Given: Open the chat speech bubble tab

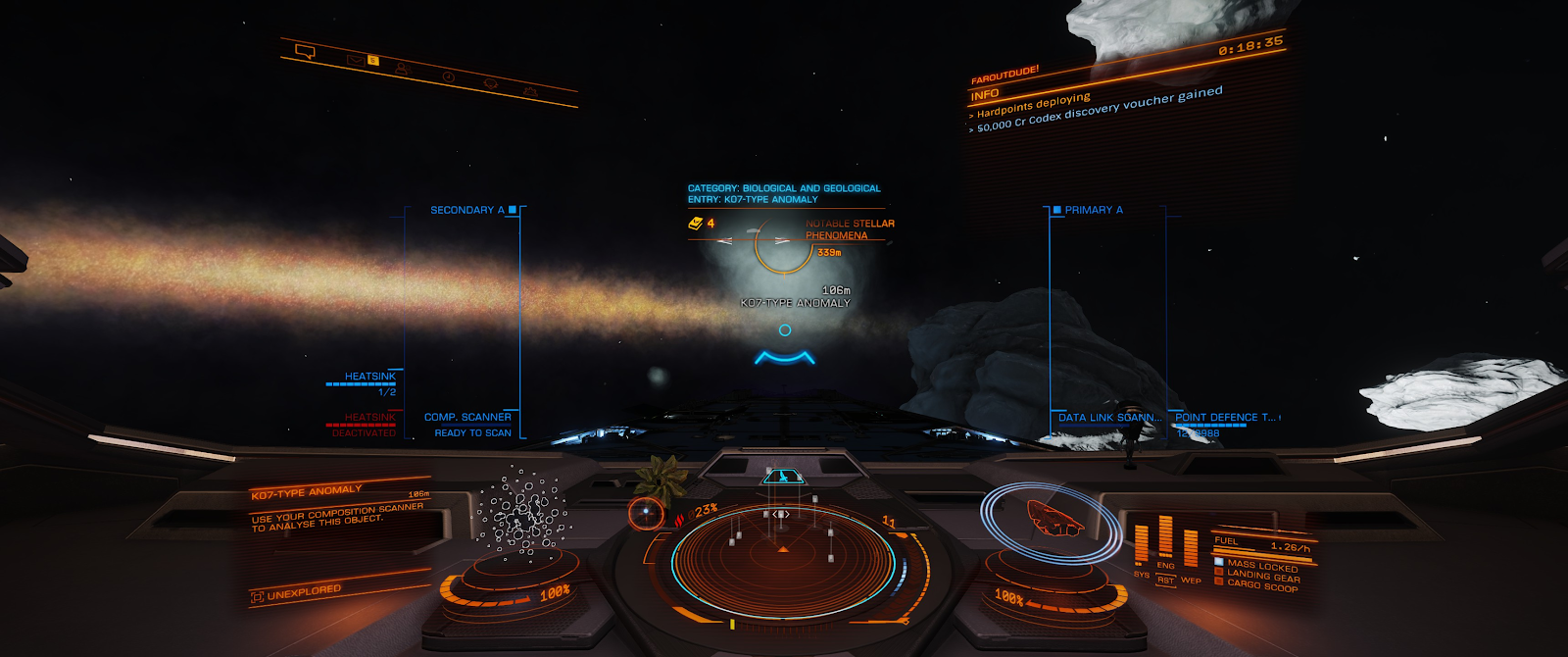Looking at the screenshot, I should (x=305, y=51).
